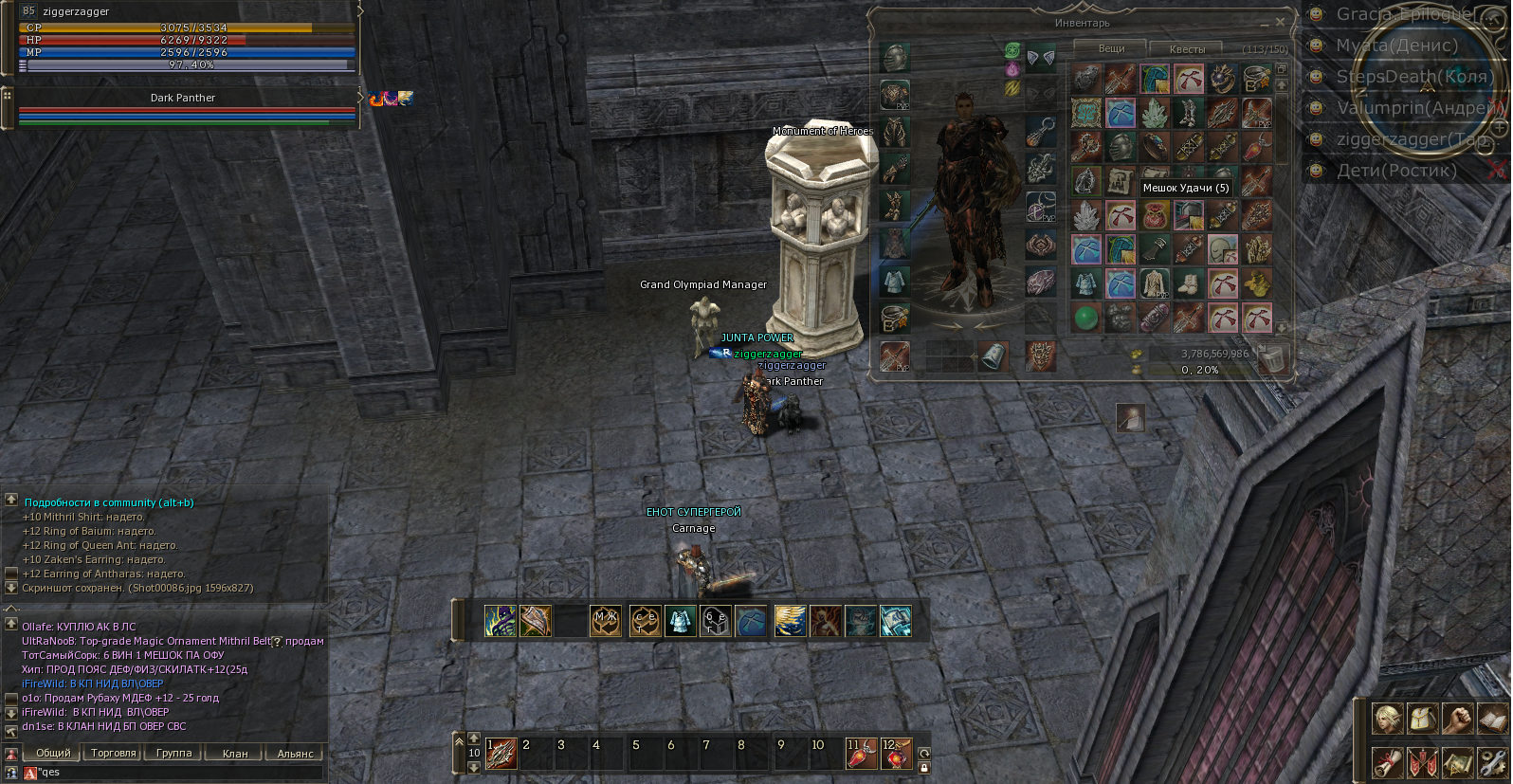Select the Вещи inventory tab
The image size is (1513, 784).
point(1111,47)
